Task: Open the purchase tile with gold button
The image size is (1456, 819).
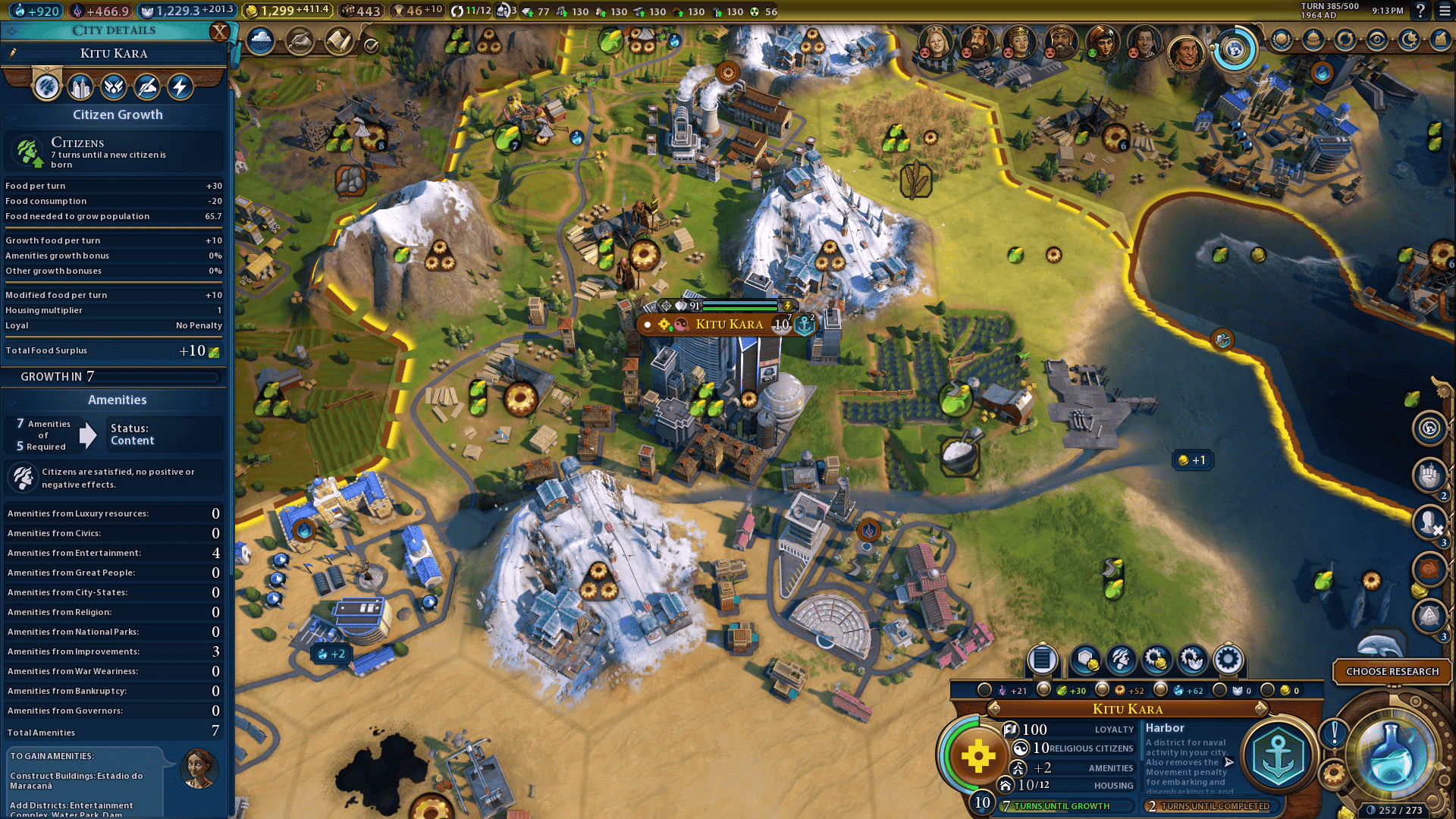Action: pos(1084,661)
